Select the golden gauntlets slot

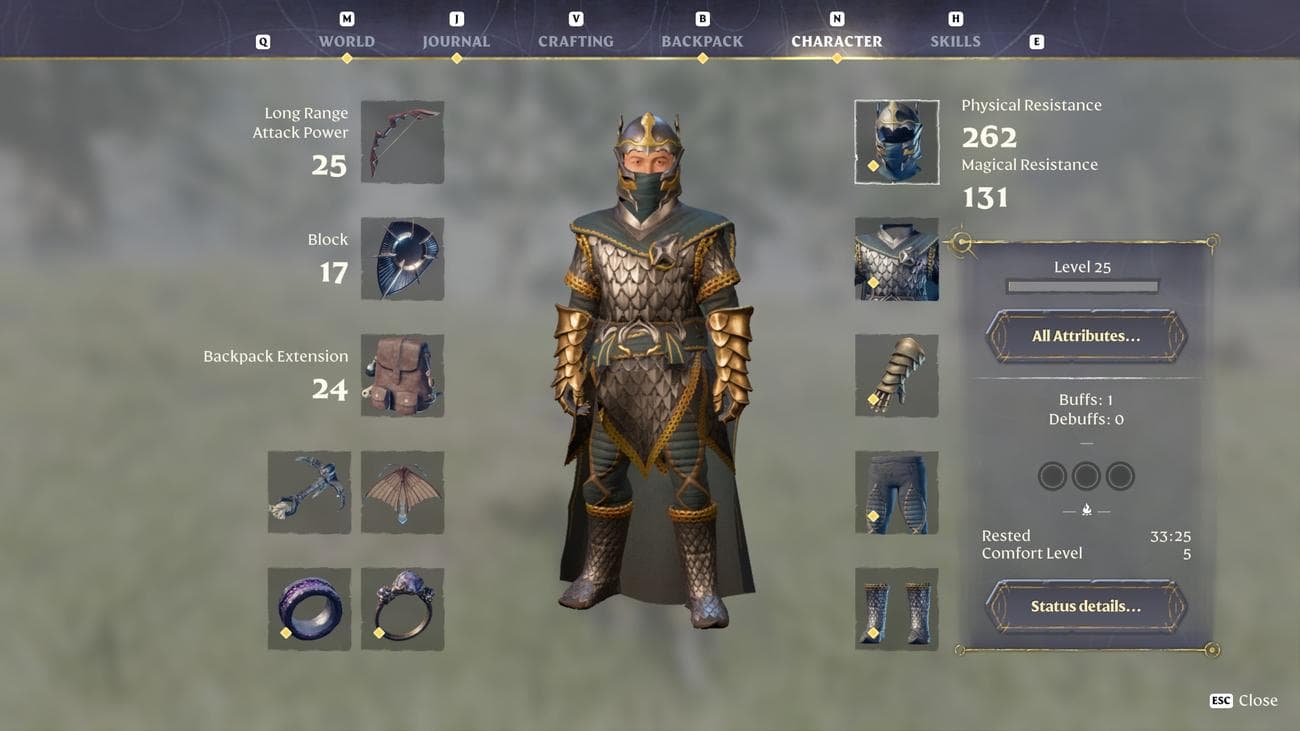[896, 375]
